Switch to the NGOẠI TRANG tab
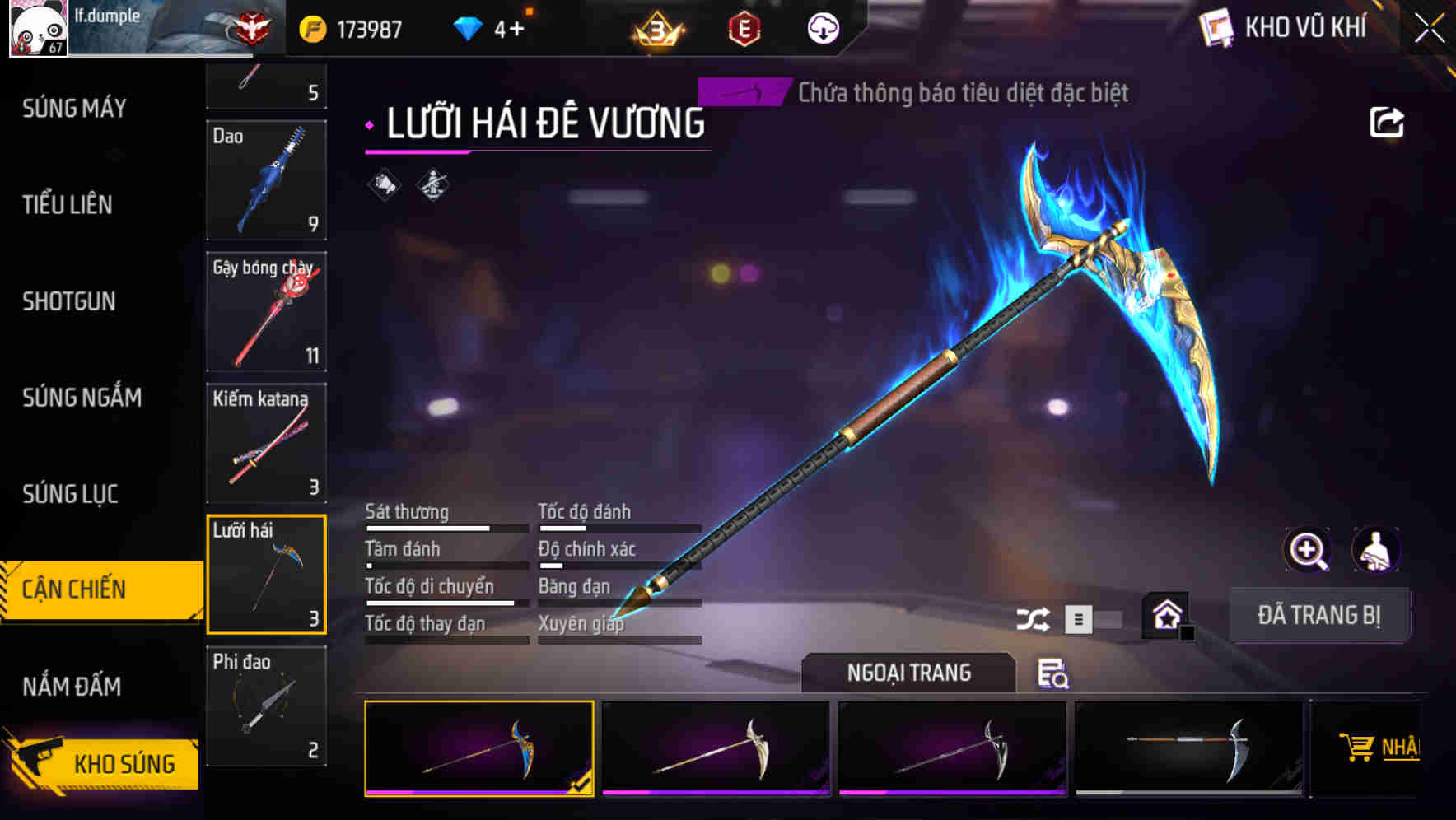 pyautogui.click(x=909, y=672)
